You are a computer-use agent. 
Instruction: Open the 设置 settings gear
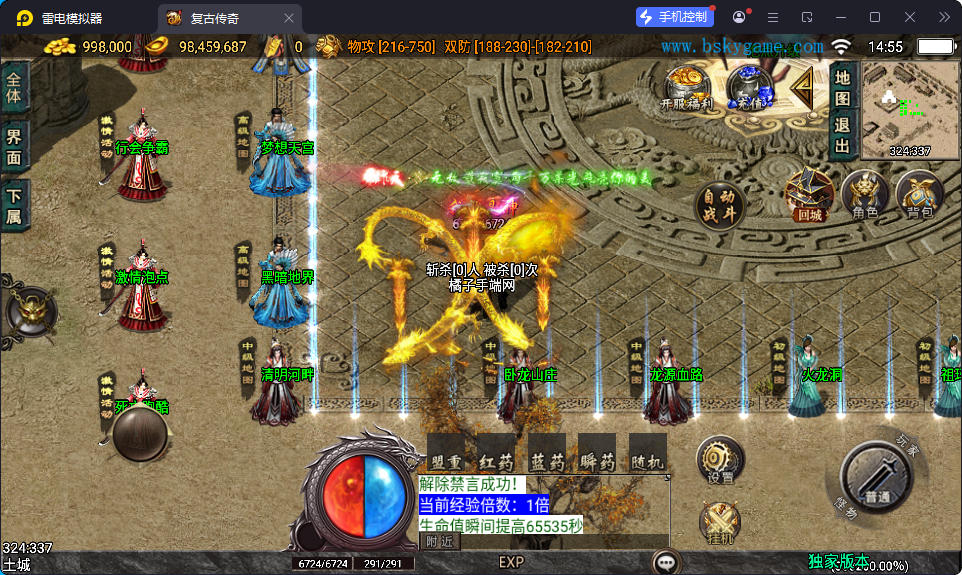[x=720, y=460]
